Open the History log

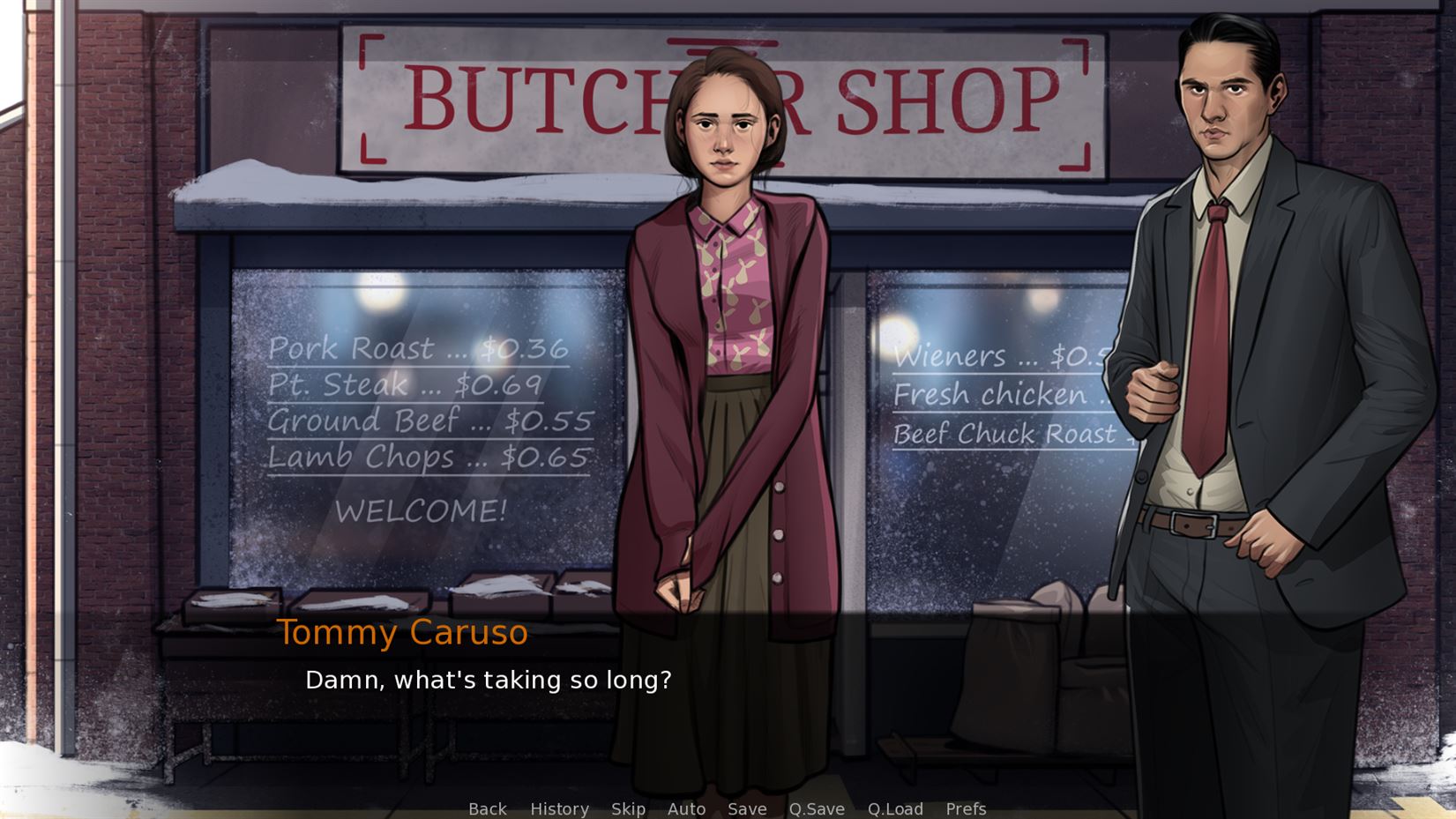559,808
